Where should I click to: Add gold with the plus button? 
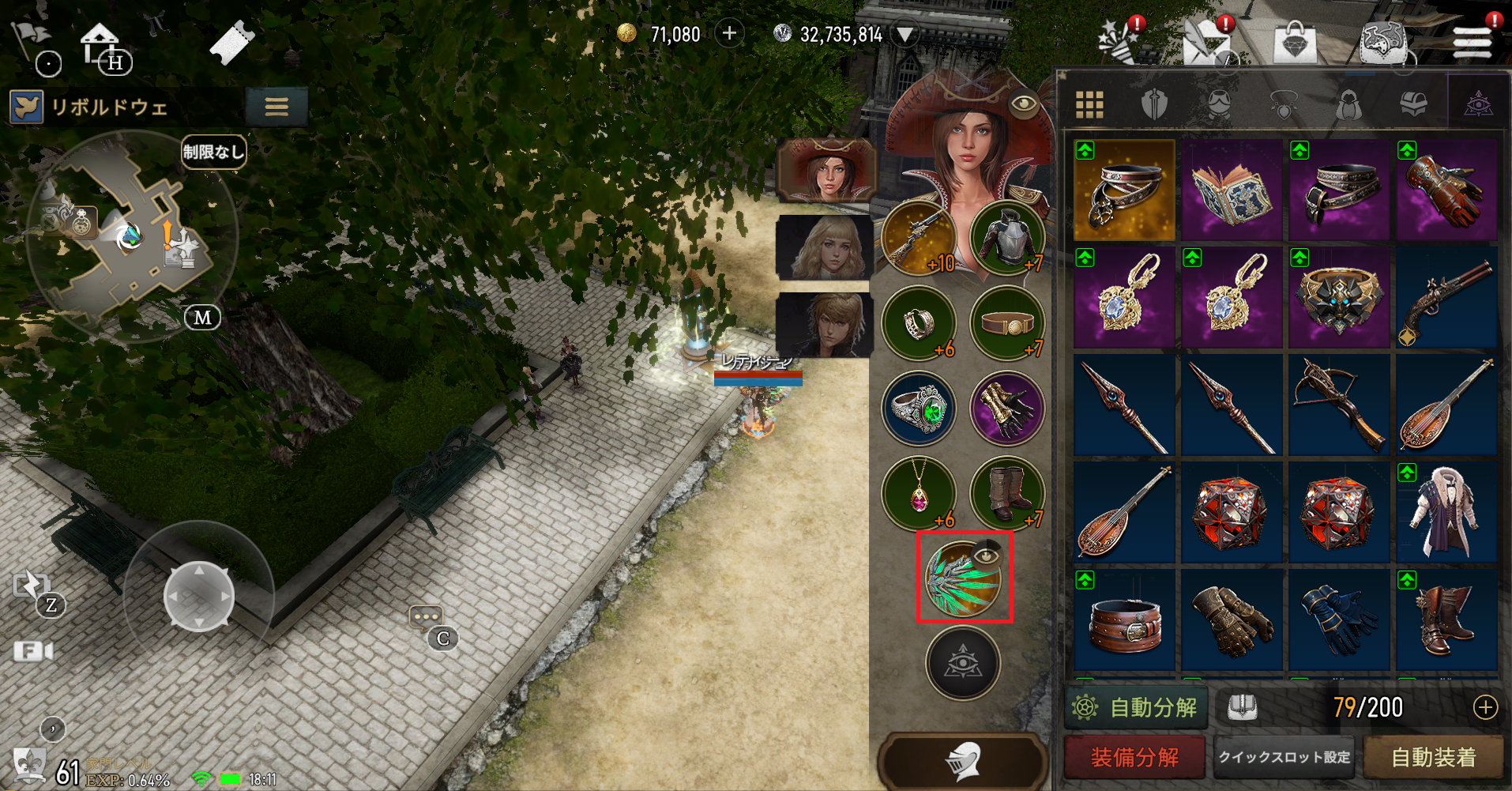click(729, 34)
